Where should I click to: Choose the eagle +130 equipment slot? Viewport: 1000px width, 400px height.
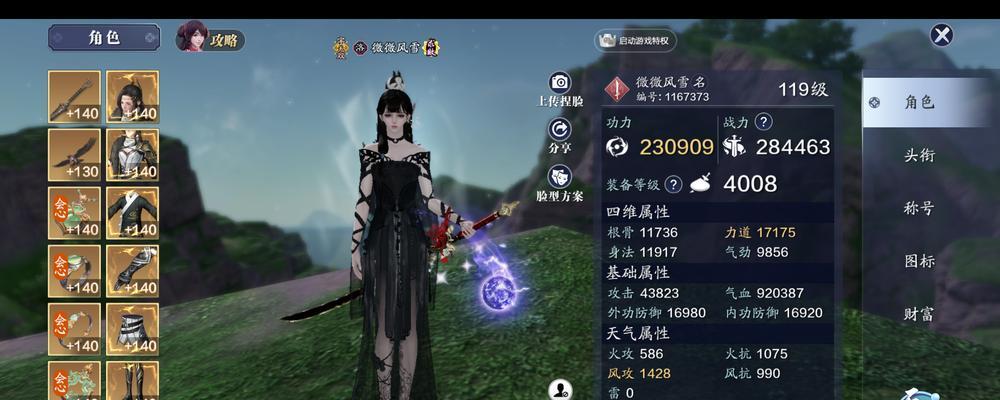point(74,155)
